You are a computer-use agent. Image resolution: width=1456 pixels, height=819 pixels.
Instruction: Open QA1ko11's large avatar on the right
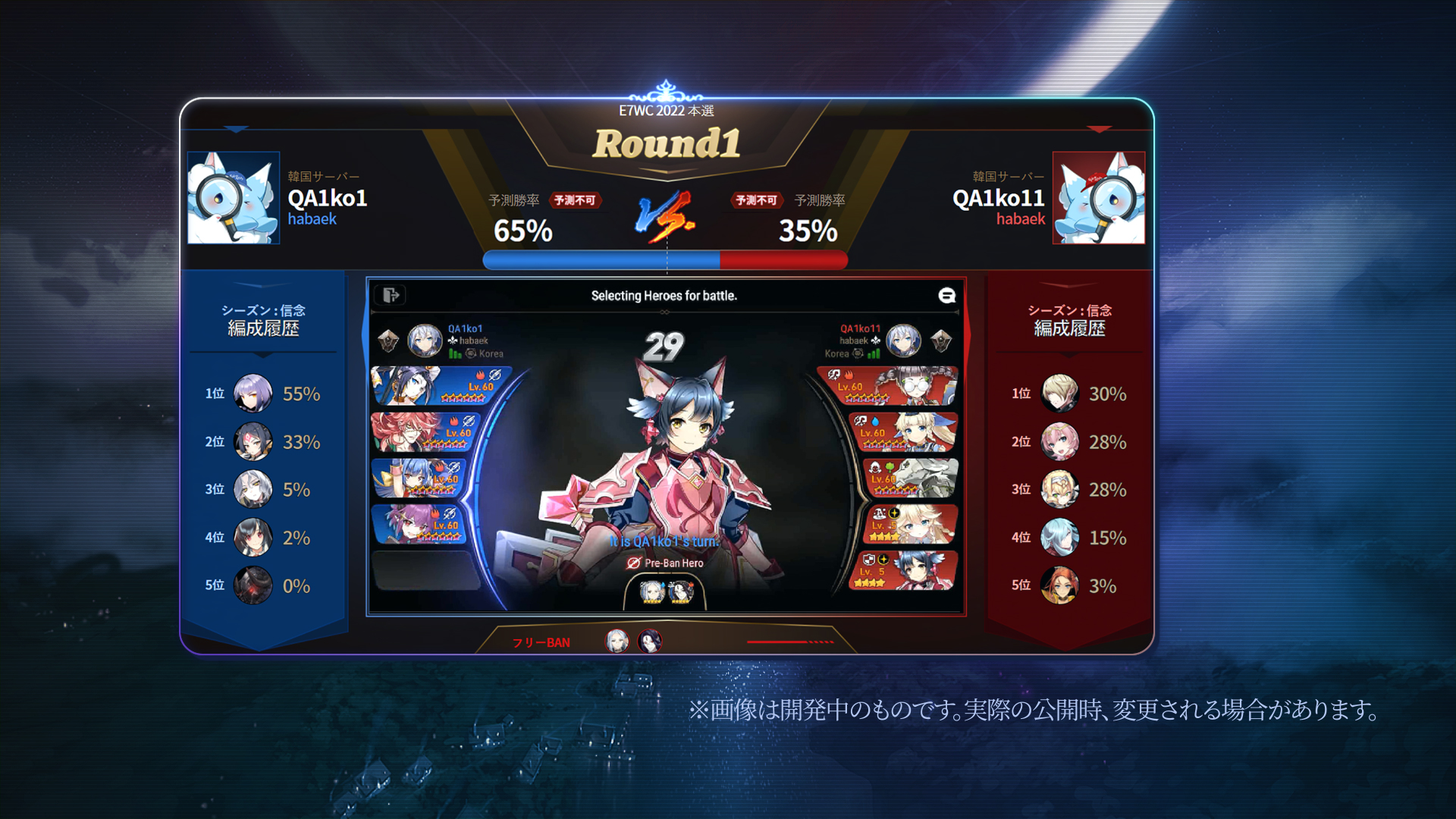pyautogui.click(x=1099, y=198)
